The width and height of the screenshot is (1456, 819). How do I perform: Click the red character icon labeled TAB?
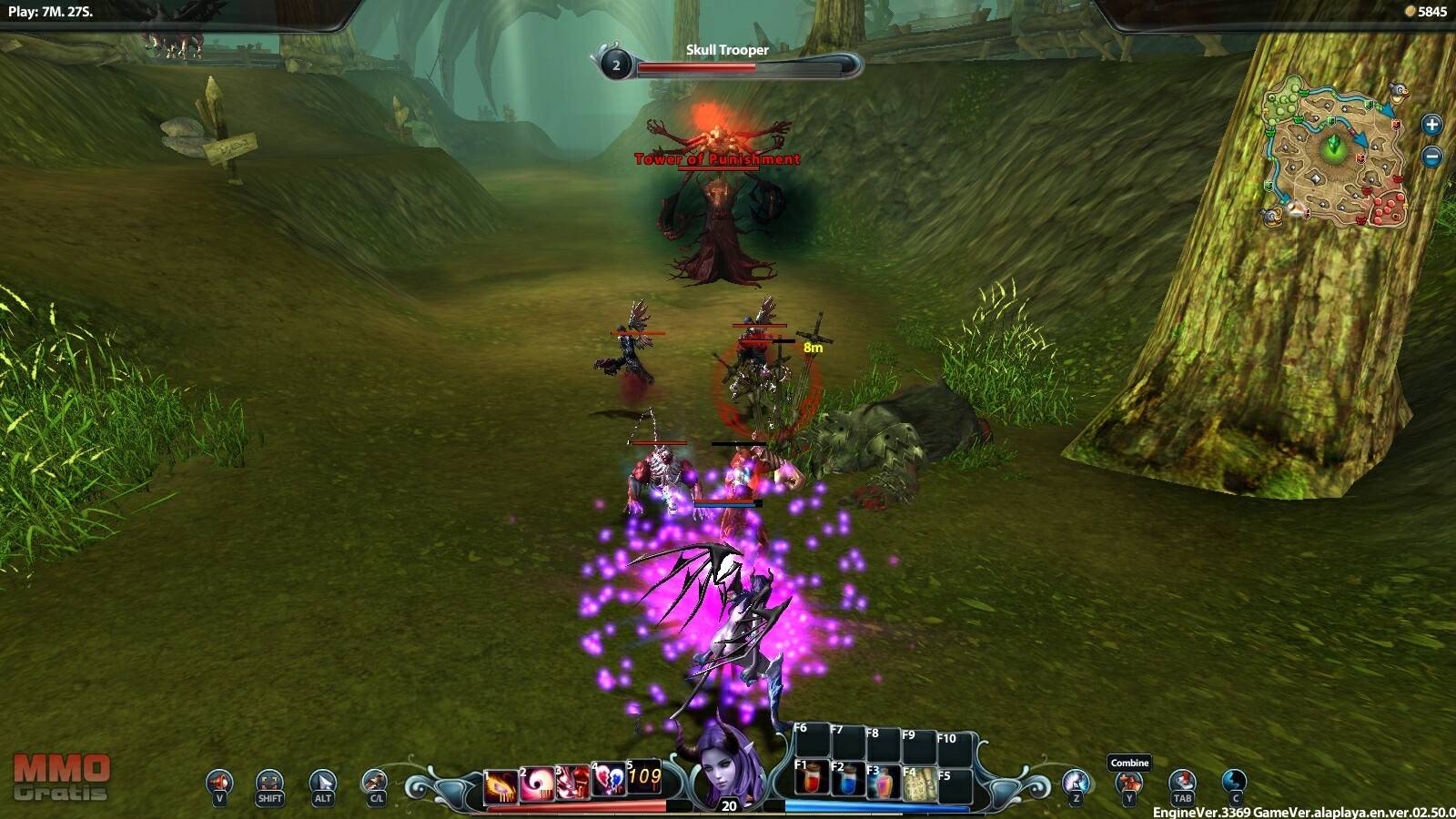1181,783
